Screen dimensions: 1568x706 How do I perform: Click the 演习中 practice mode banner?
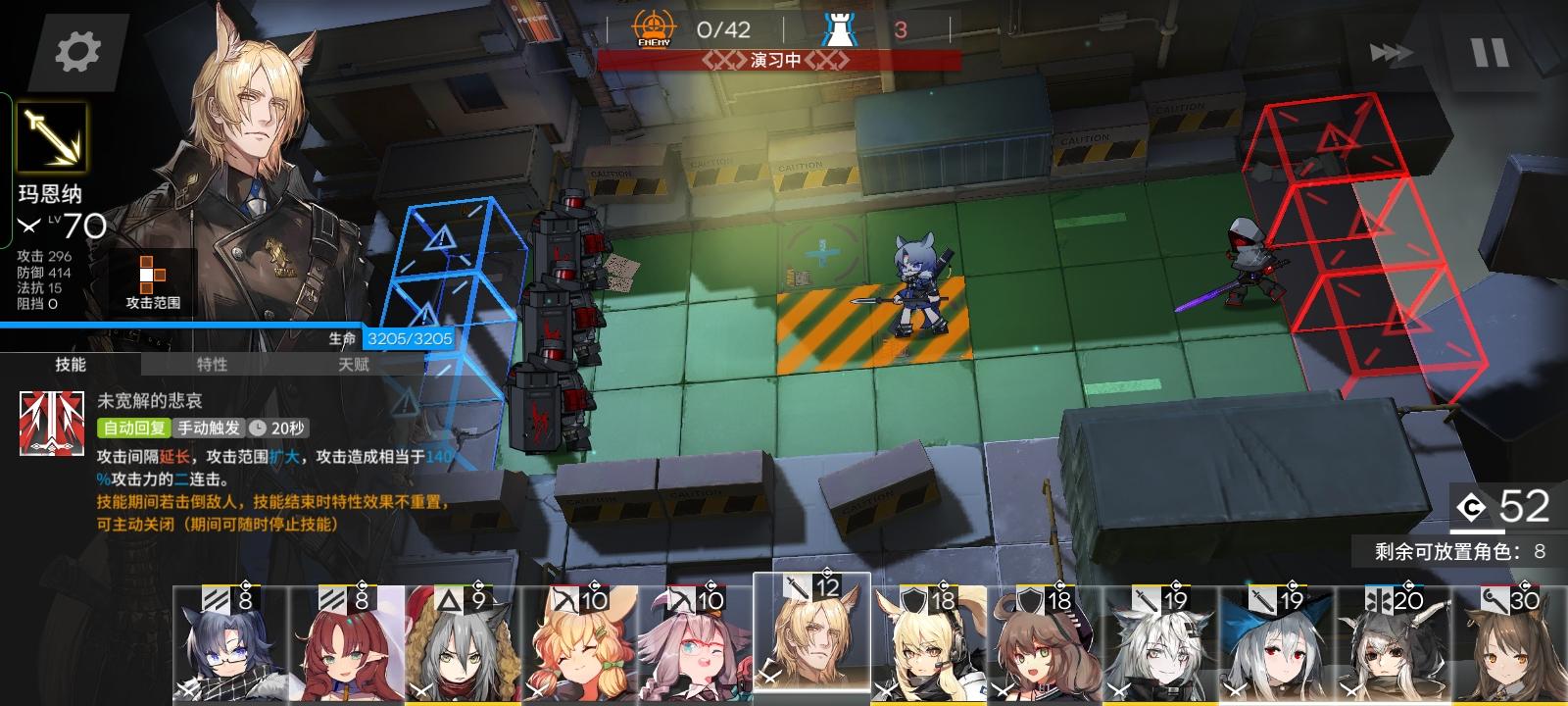774,59
